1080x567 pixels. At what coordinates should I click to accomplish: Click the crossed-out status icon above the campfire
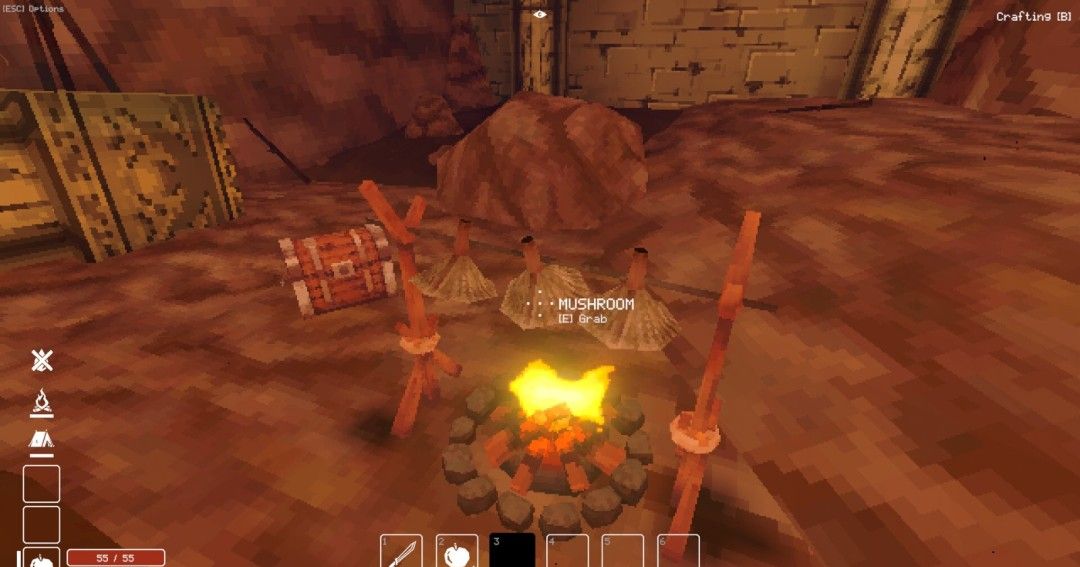click(x=42, y=361)
